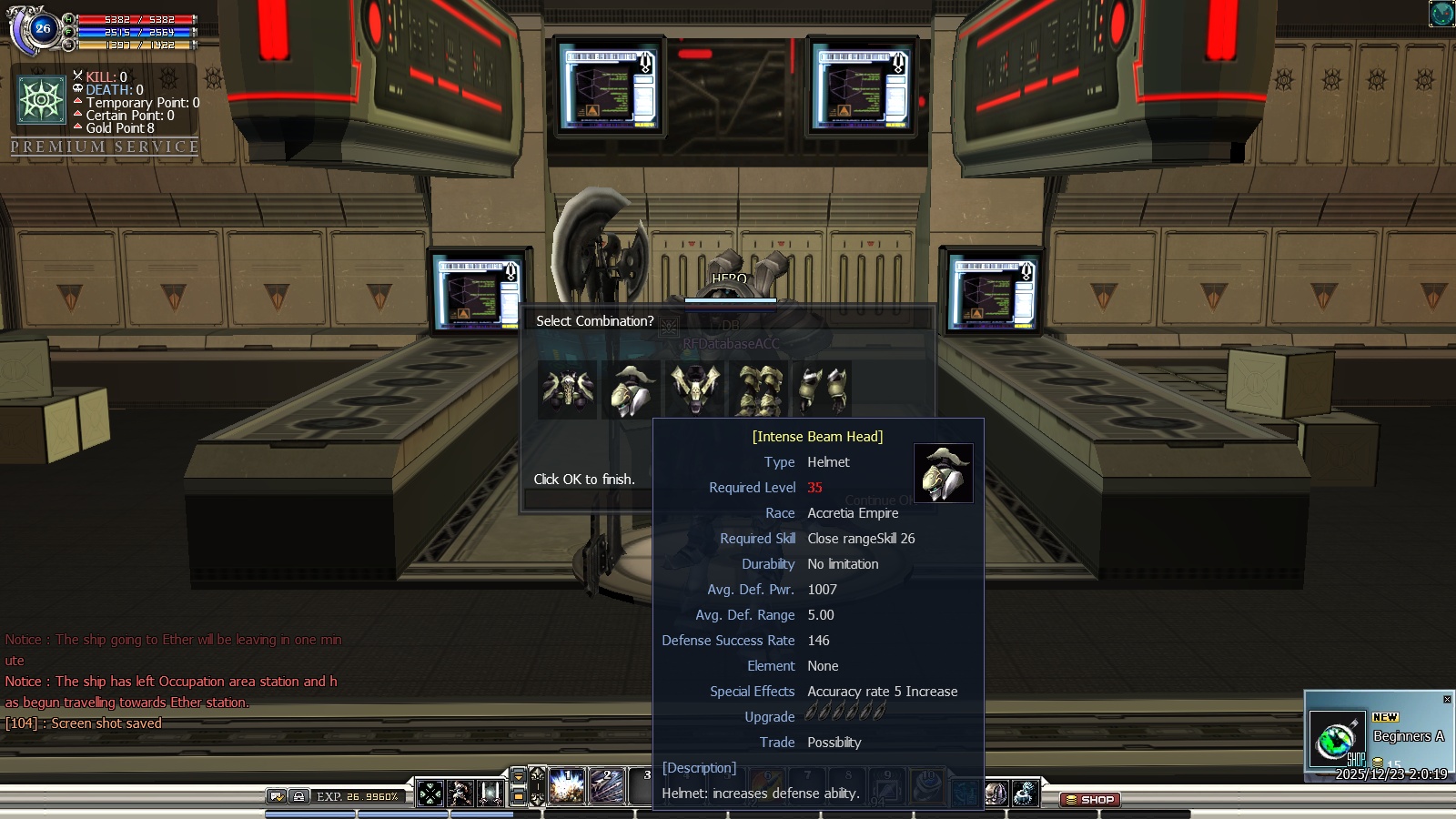1456x819 pixels.
Task: Open the red SHOP button
Action: (x=1090, y=800)
